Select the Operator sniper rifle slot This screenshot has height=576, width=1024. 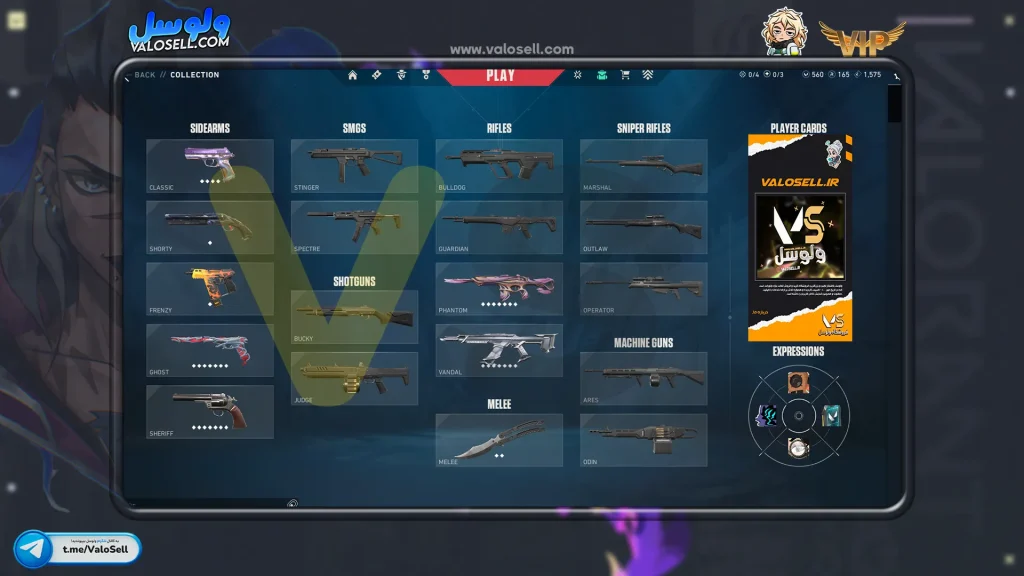coord(643,289)
